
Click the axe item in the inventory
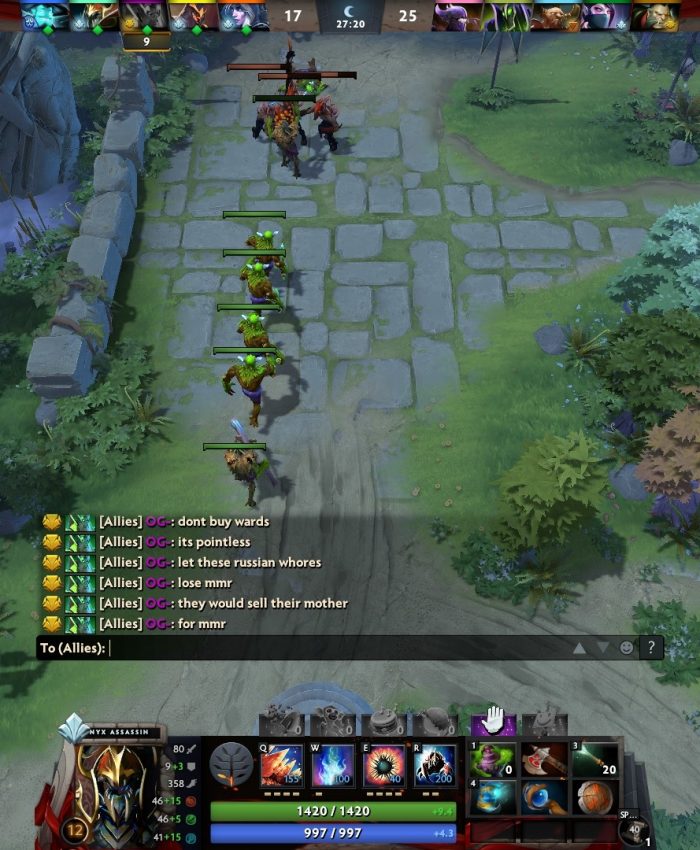pyautogui.click(x=544, y=759)
